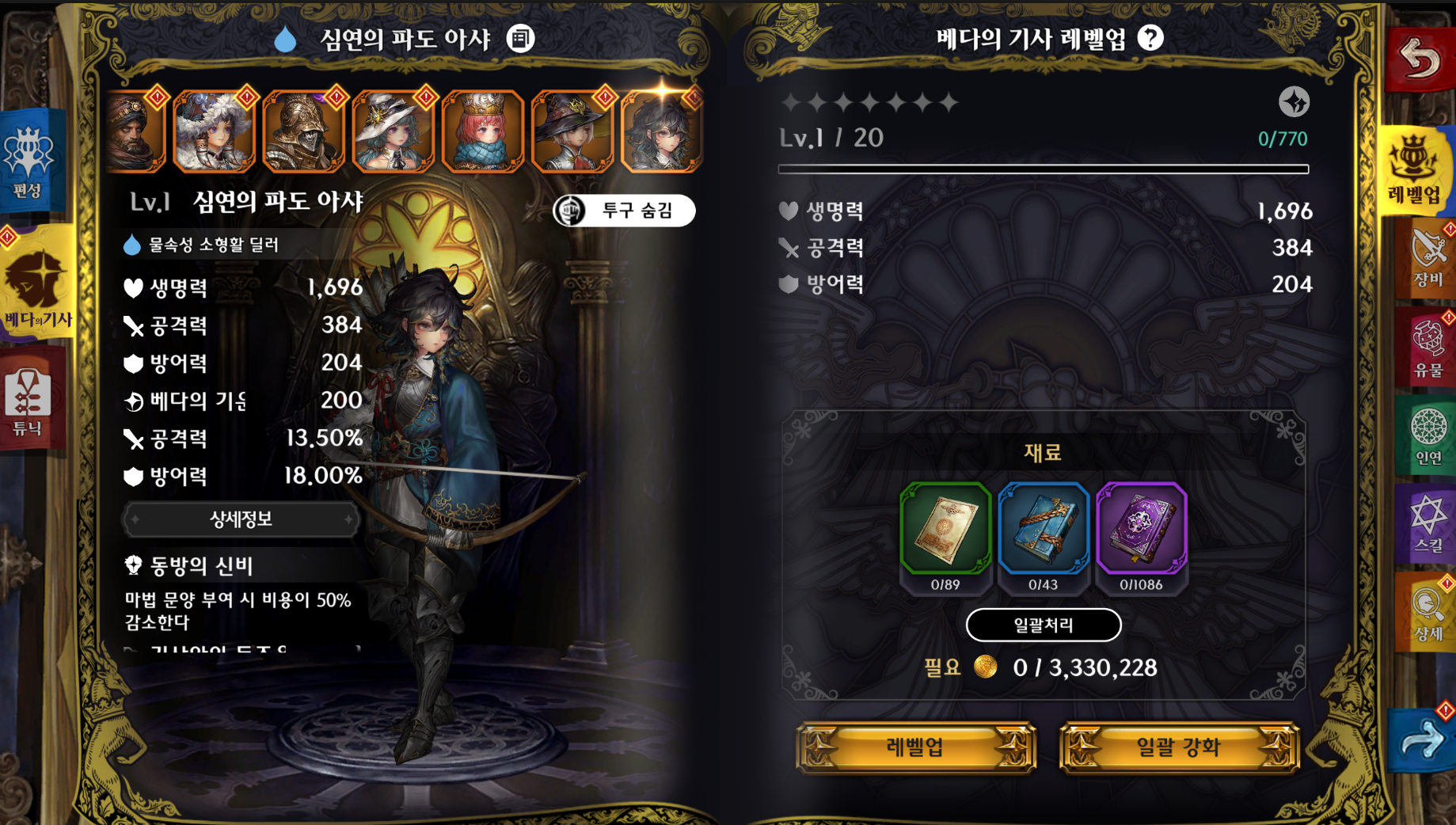Open the 스킬 skill tab

click(x=1428, y=523)
